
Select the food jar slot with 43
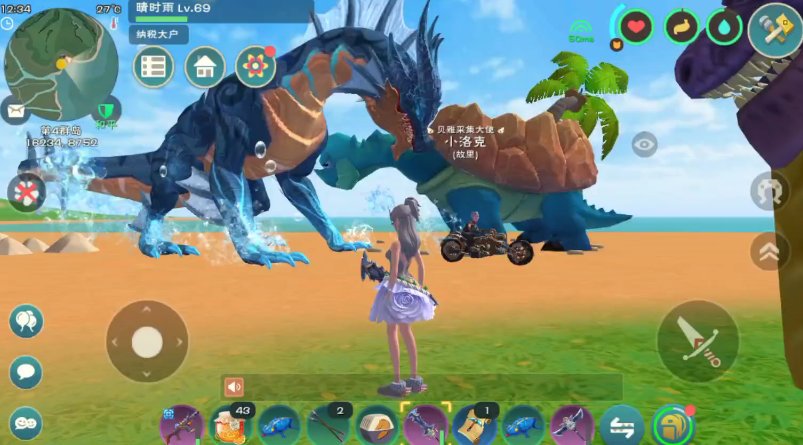coord(230,425)
